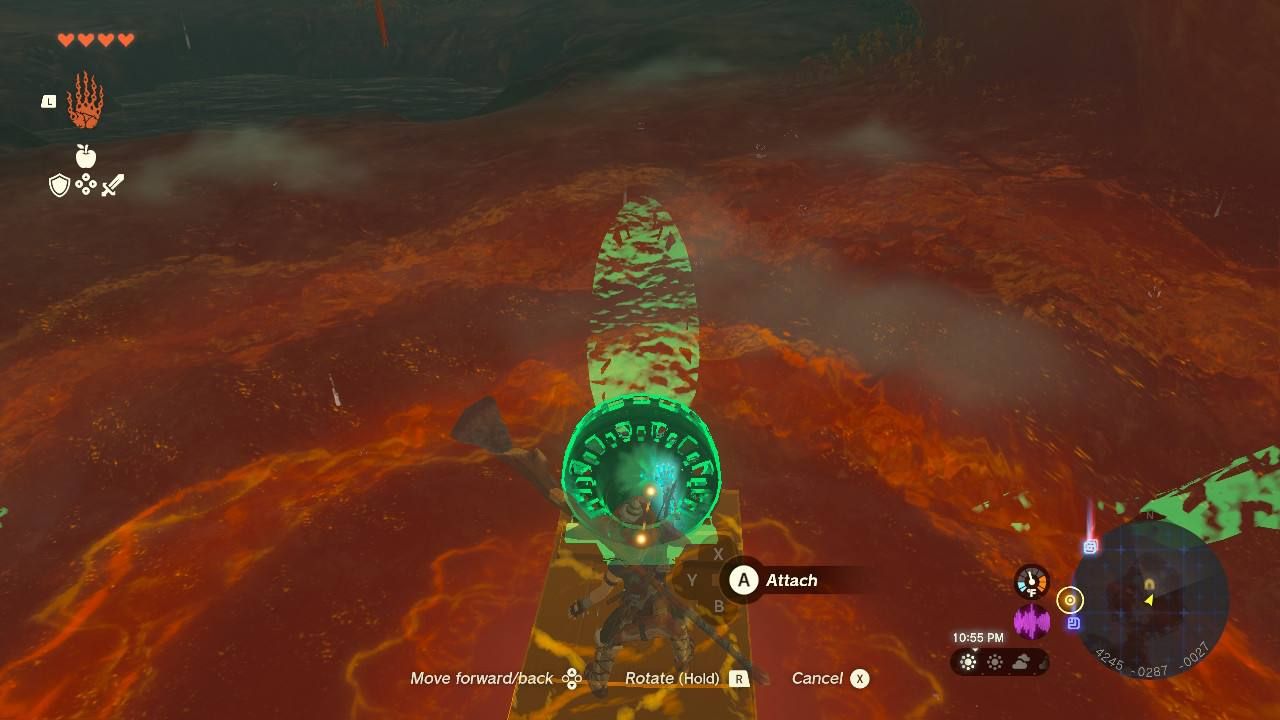Click the d-pad icon between shield and sword
The image size is (1280, 720).
88,185
